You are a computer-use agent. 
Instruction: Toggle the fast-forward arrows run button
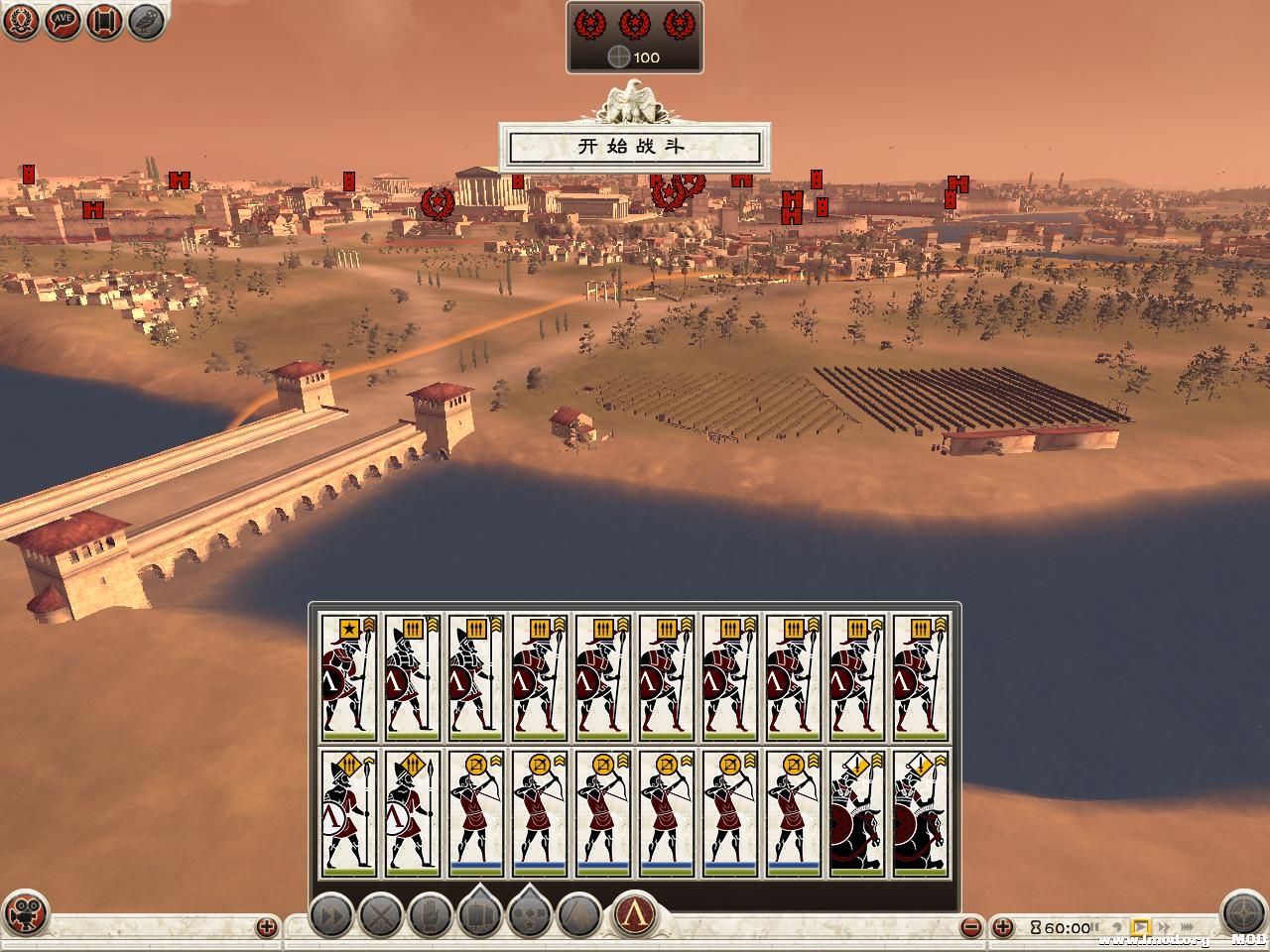click(x=331, y=914)
